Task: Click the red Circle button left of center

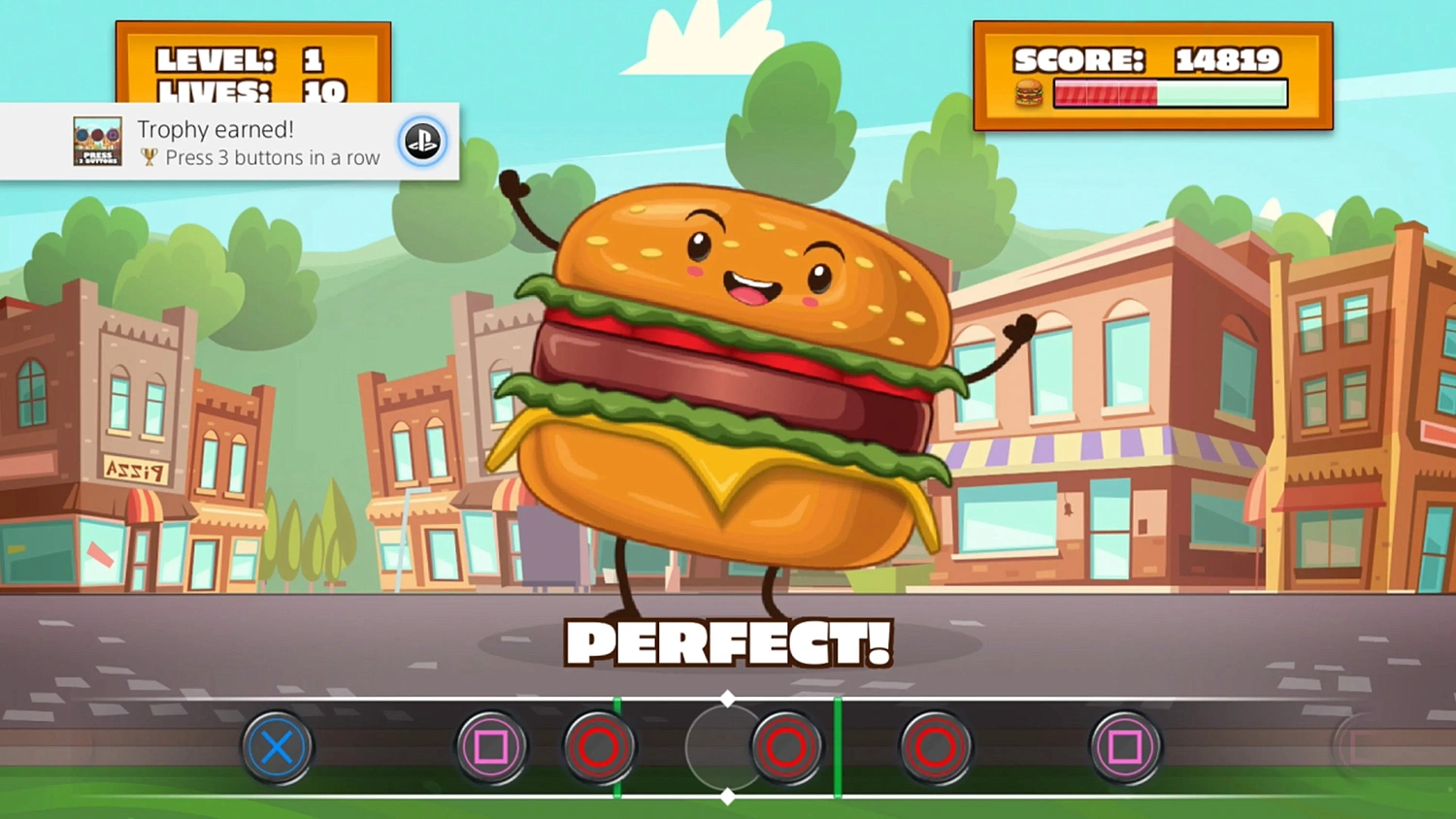Action: [x=600, y=747]
